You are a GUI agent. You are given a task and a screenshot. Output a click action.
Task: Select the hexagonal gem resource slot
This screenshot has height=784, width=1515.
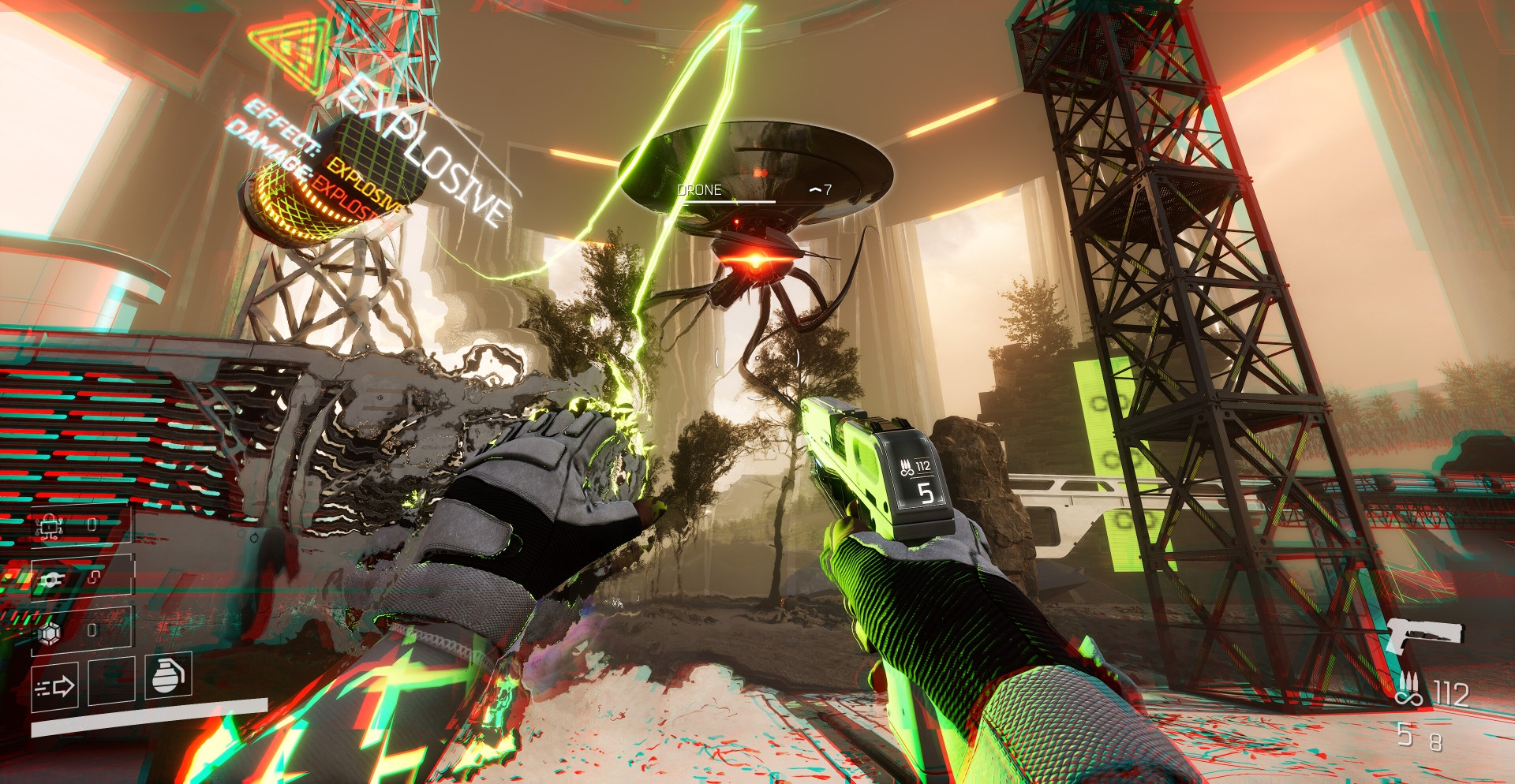50,633
